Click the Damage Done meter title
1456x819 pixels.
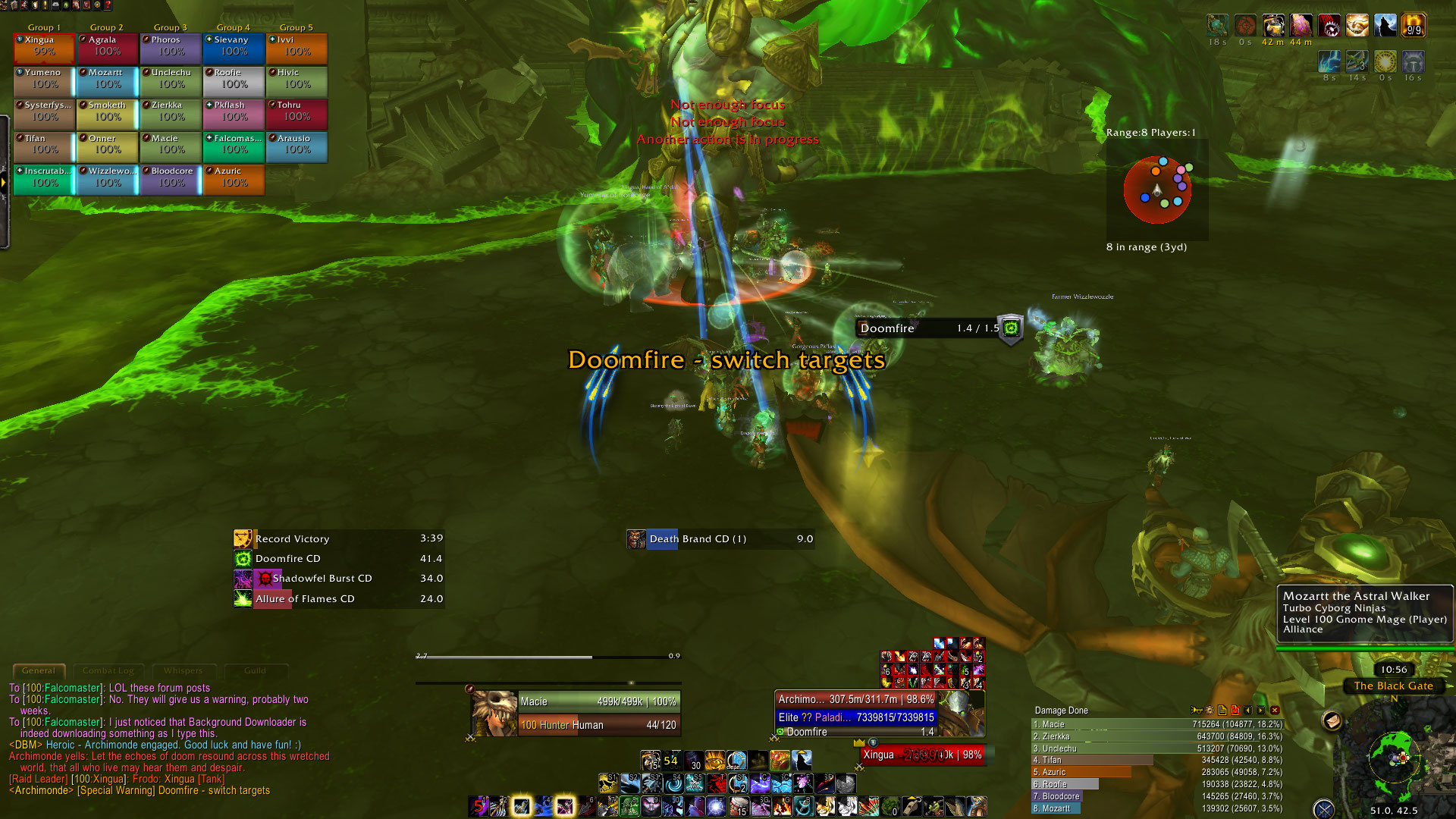pos(1061,711)
